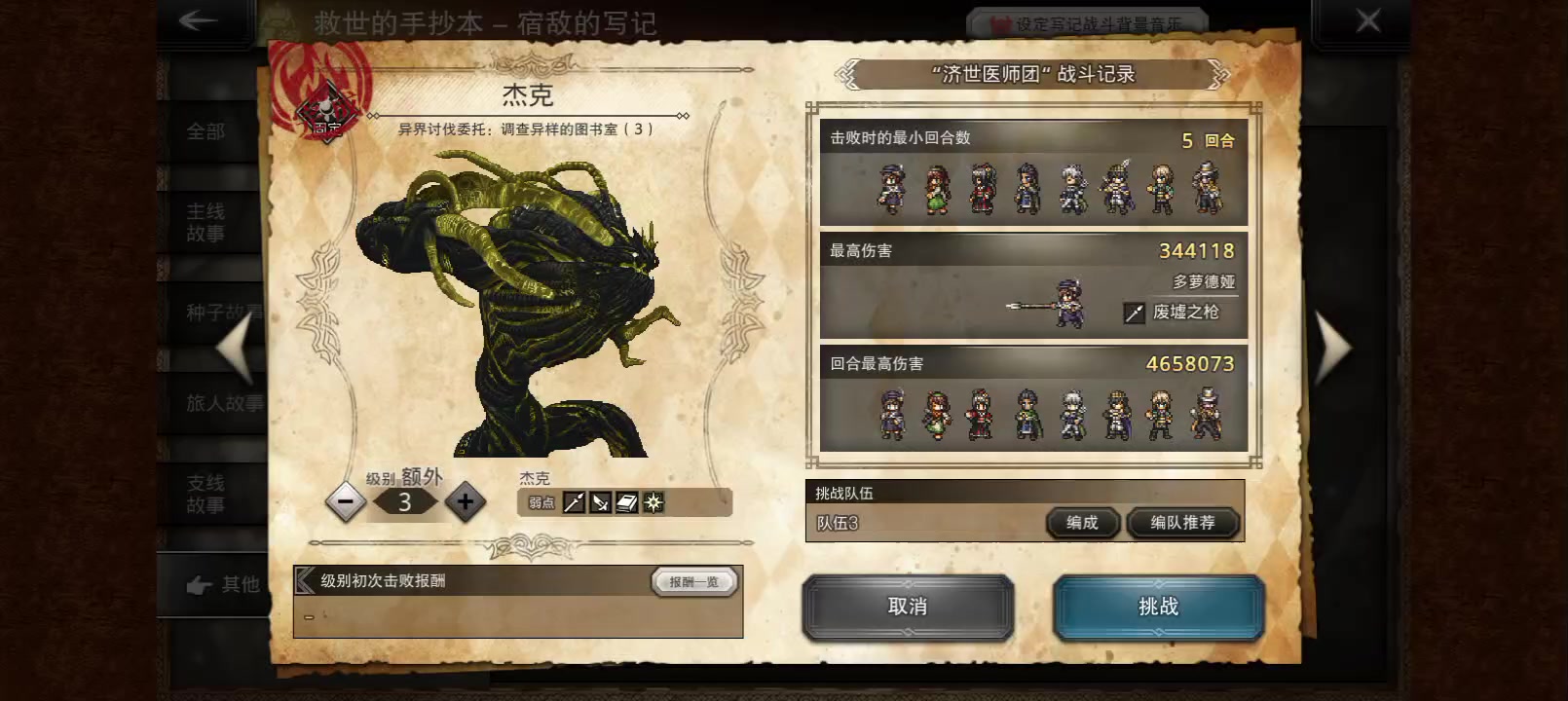Click the tome weakness icon for 杰克
The height and width of the screenshot is (701, 1568).
coord(624,502)
